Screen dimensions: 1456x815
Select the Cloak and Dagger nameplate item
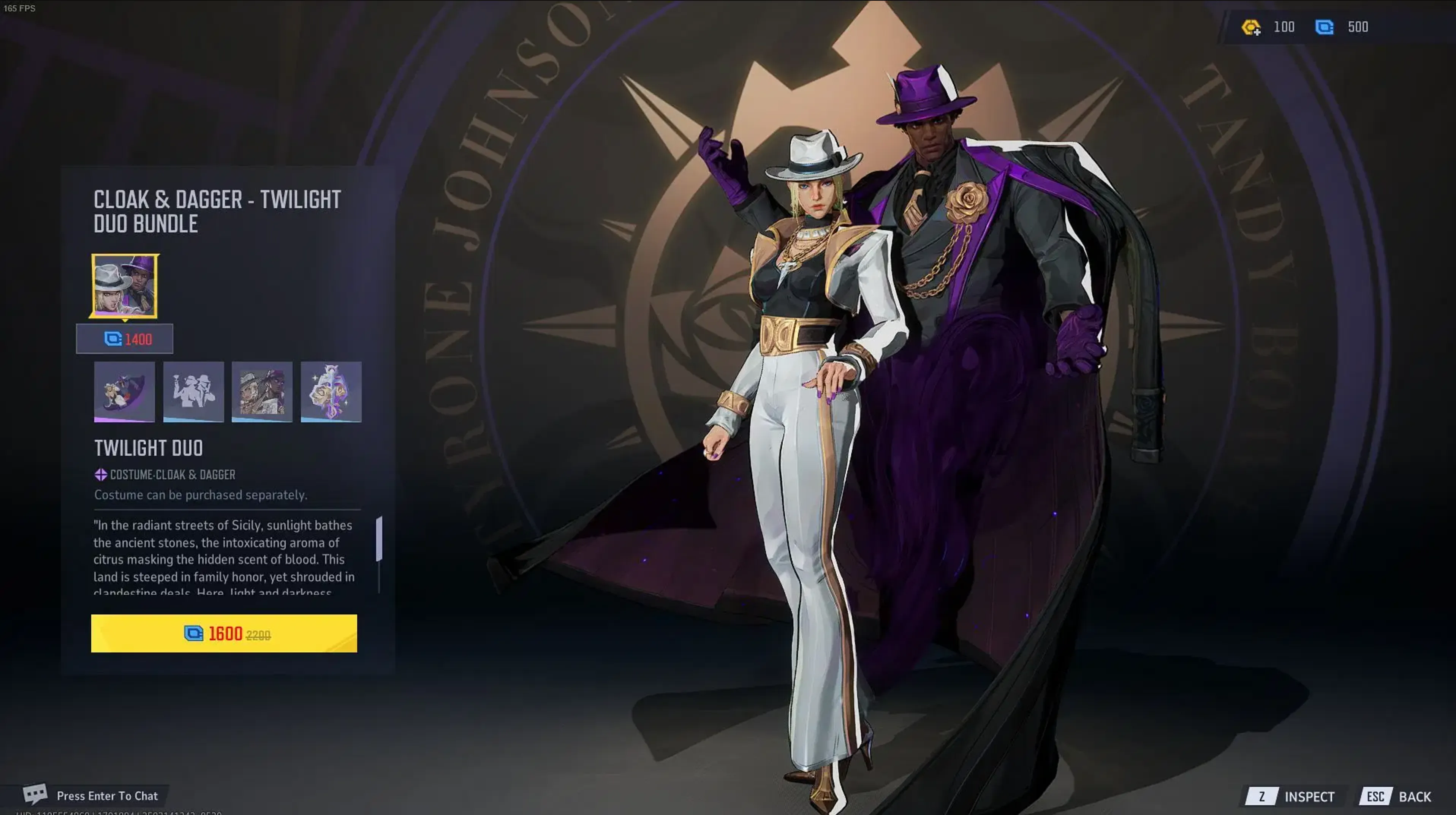coord(262,392)
